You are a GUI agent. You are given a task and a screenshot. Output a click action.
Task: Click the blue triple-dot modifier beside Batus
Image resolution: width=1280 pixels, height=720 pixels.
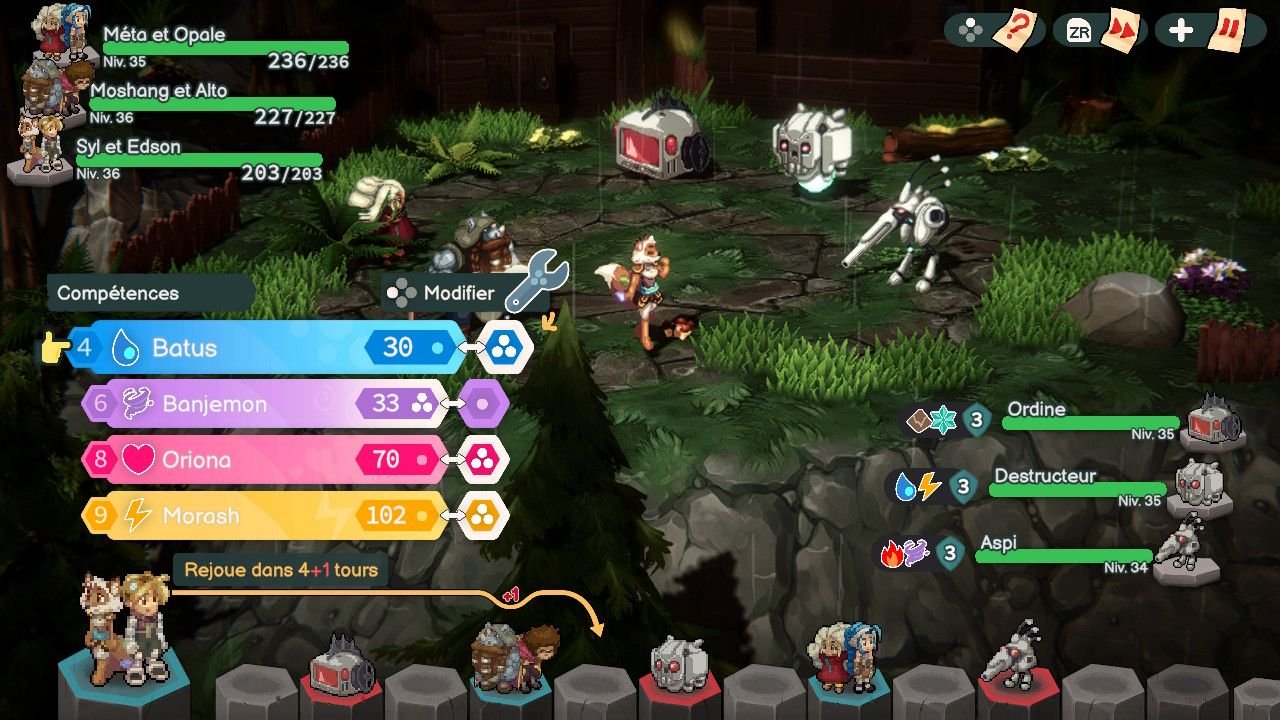point(507,348)
